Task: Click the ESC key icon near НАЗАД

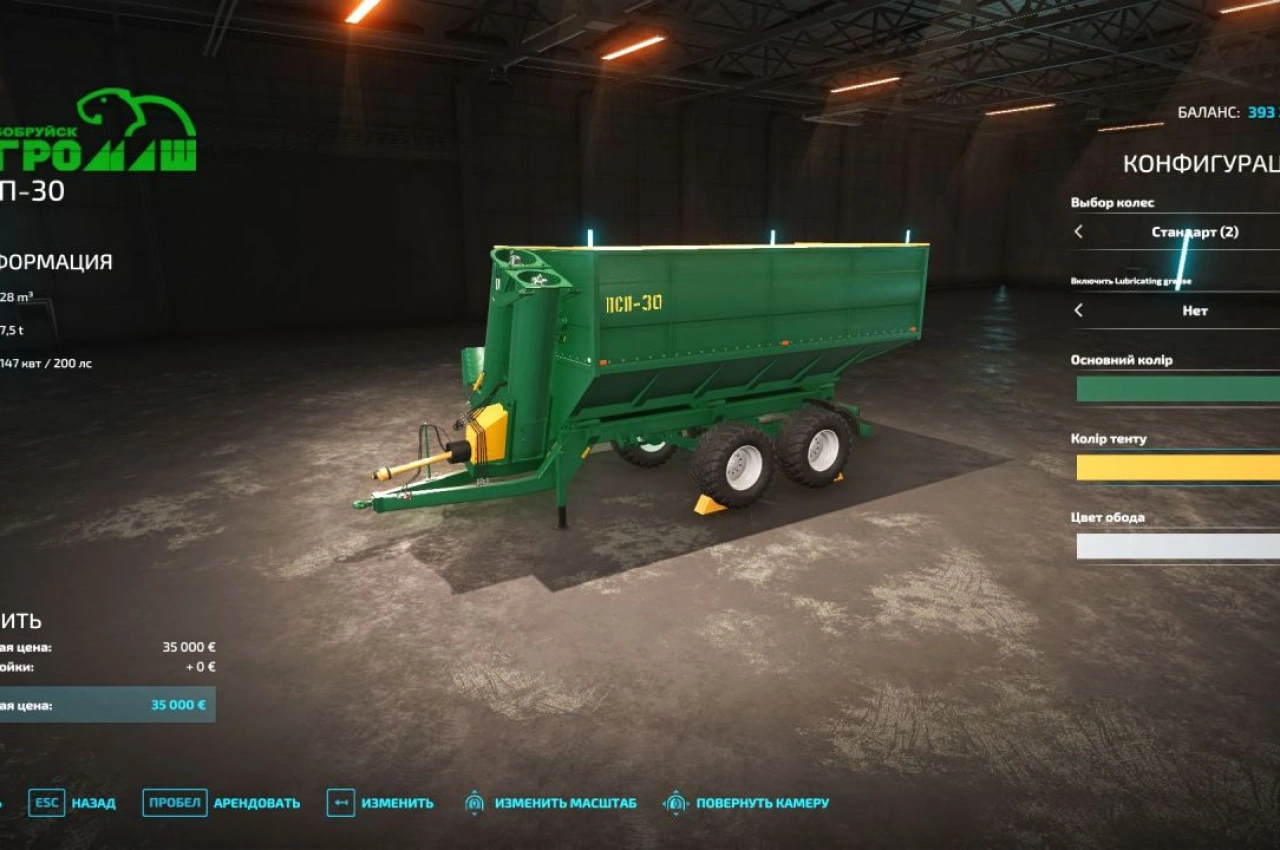Action: click(47, 803)
